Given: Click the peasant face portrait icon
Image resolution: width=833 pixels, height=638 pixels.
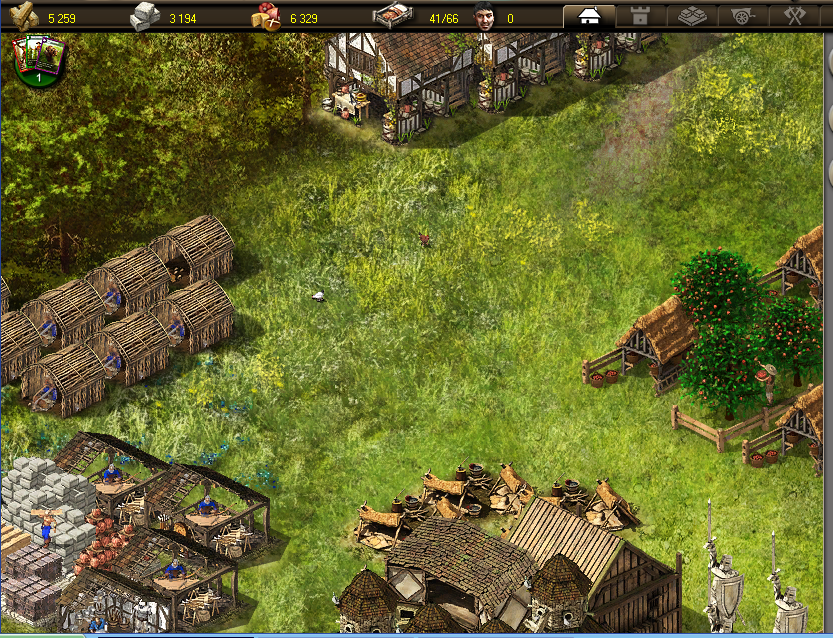Looking at the screenshot, I should click(x=486, y=17).
